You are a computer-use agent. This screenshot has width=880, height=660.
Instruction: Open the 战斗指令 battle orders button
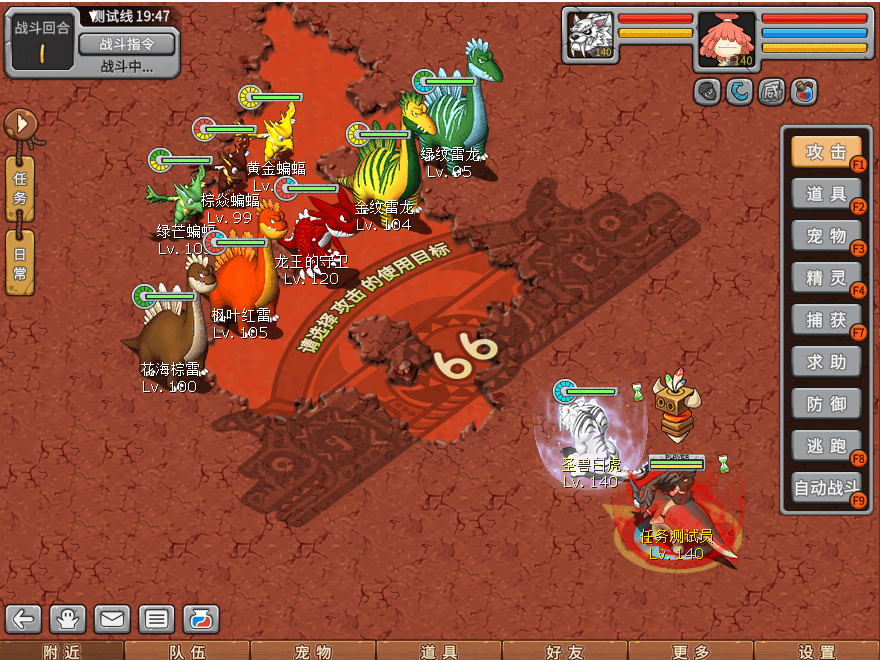point(126,44)
